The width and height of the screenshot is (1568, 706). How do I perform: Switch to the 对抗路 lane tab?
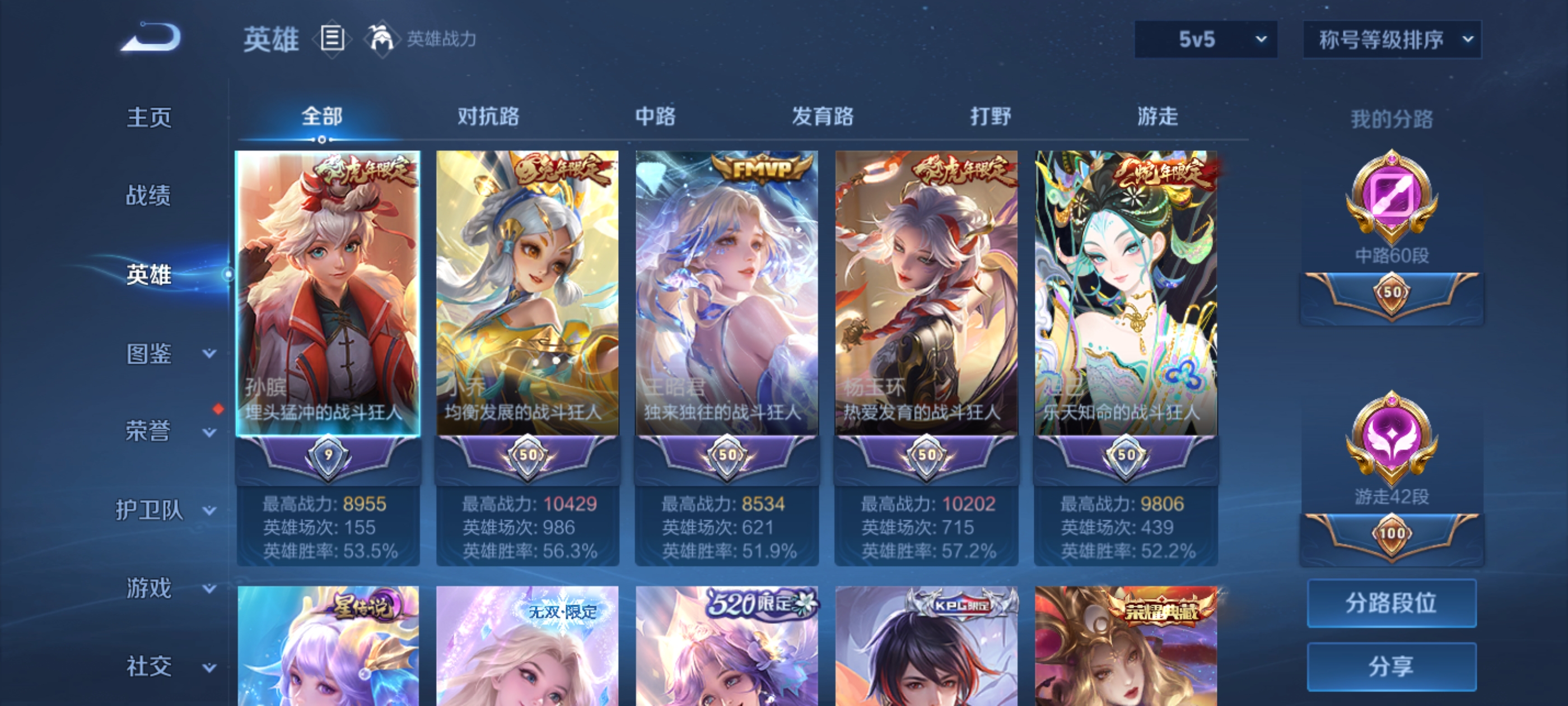(x=489, y=117)
